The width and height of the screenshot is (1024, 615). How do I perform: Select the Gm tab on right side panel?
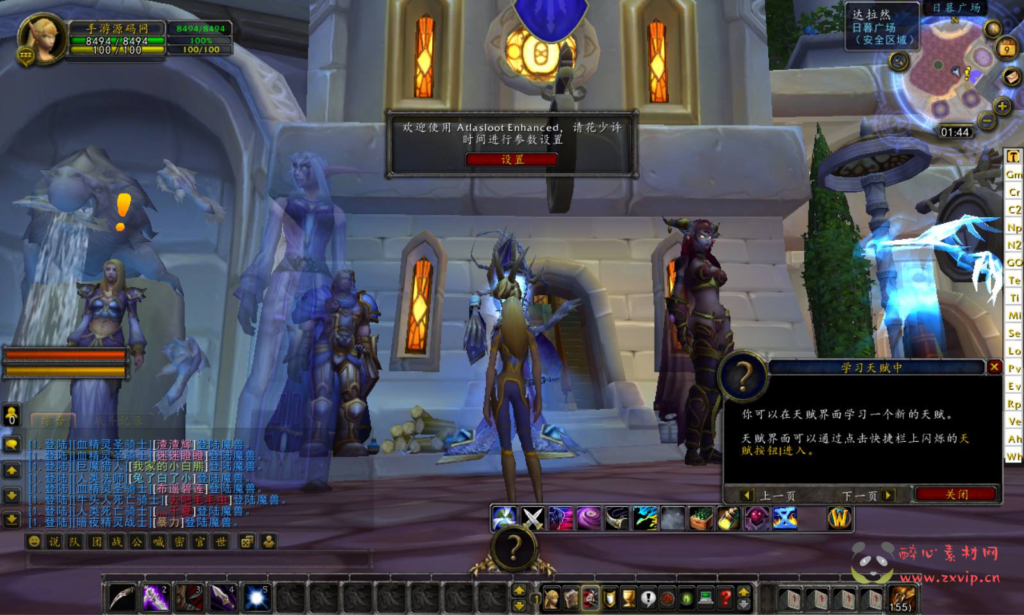[x=1014, y=173]
